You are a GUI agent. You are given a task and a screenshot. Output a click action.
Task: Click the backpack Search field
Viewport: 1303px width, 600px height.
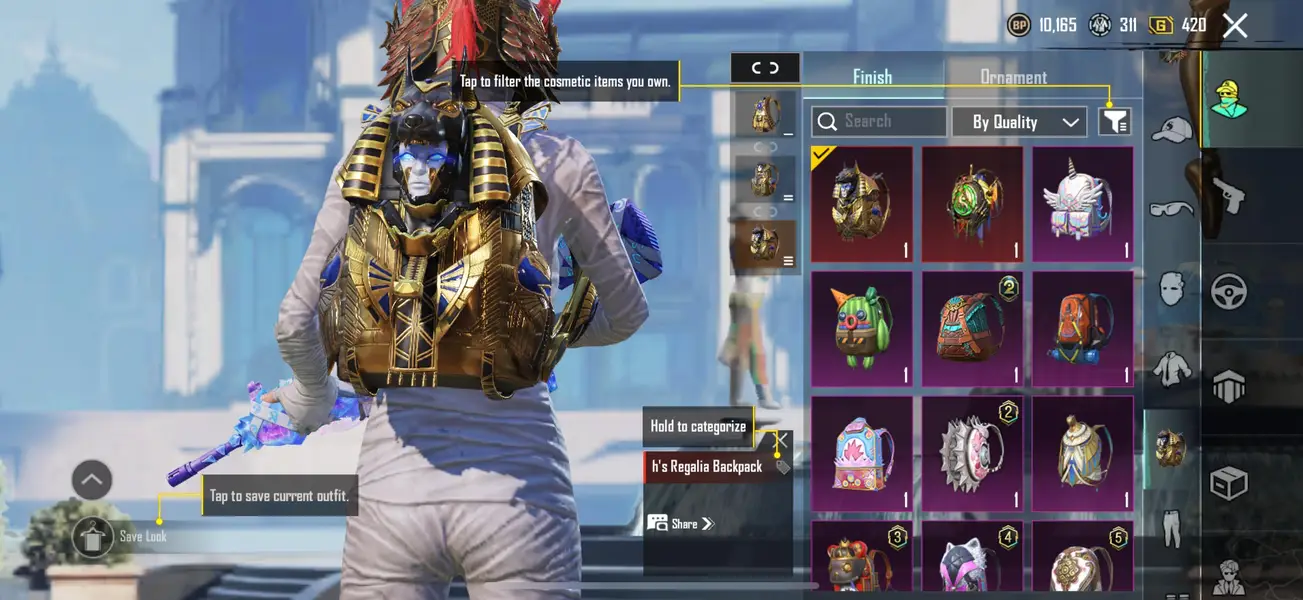click(x=880, y=121)
